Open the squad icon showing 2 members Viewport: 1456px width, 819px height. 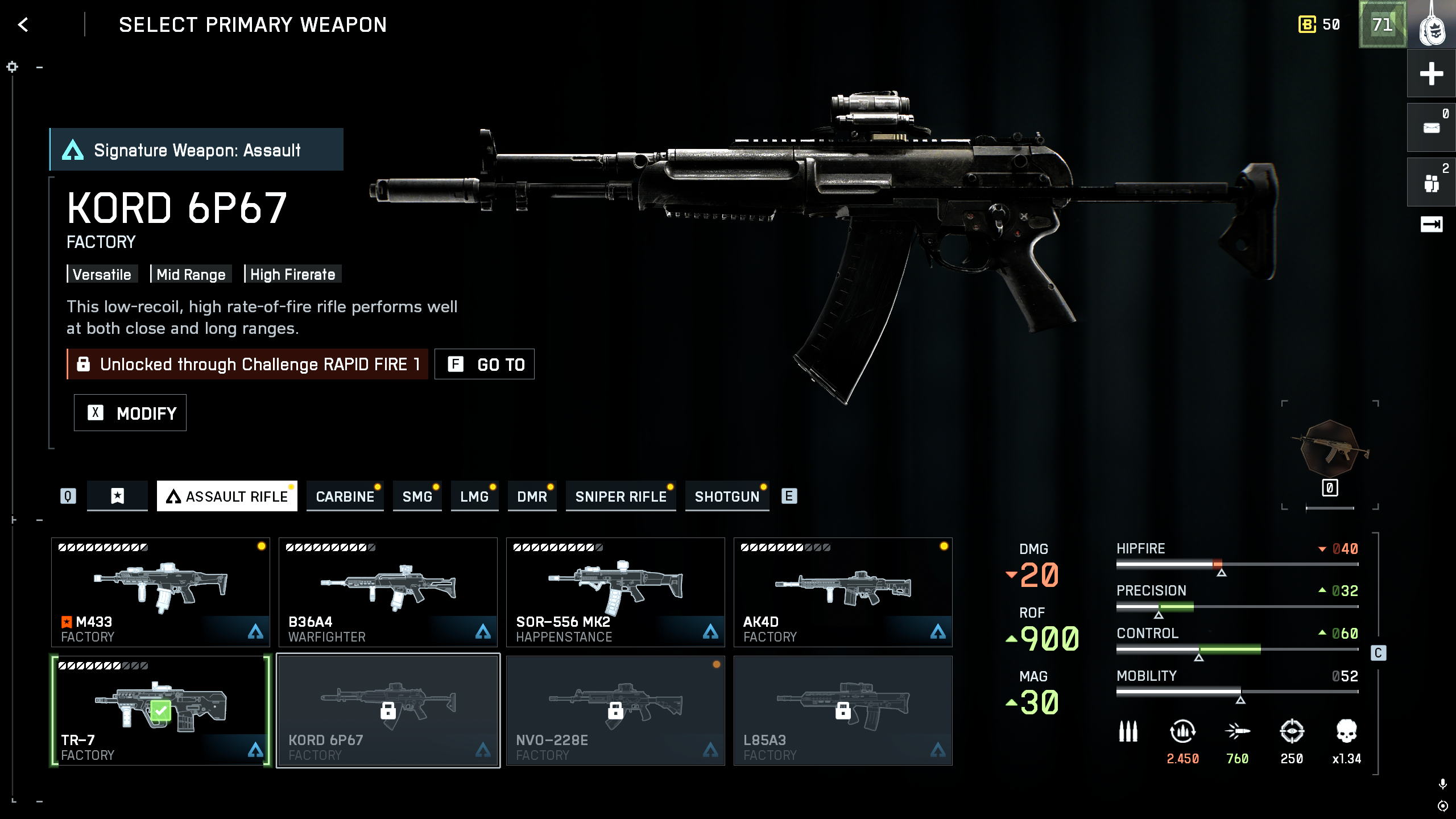[1431, 183]
